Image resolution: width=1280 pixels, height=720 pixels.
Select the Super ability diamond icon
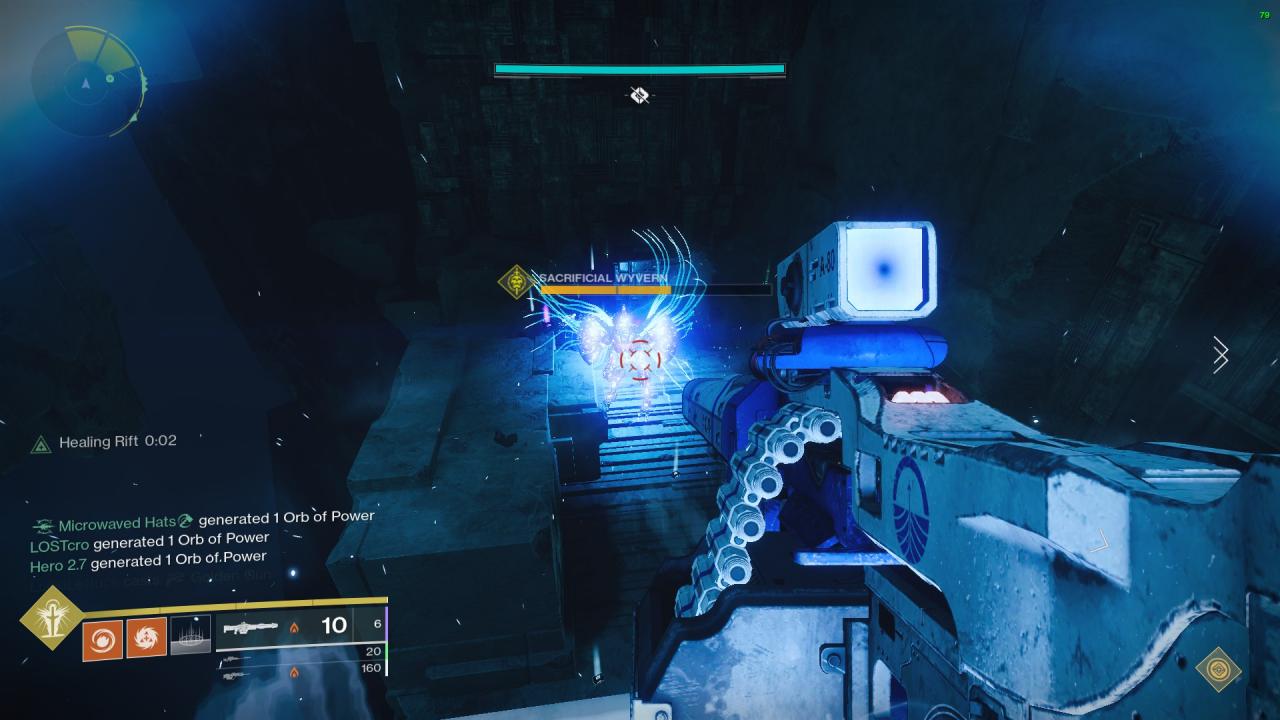pyautogui.click(x=50, y=617)
